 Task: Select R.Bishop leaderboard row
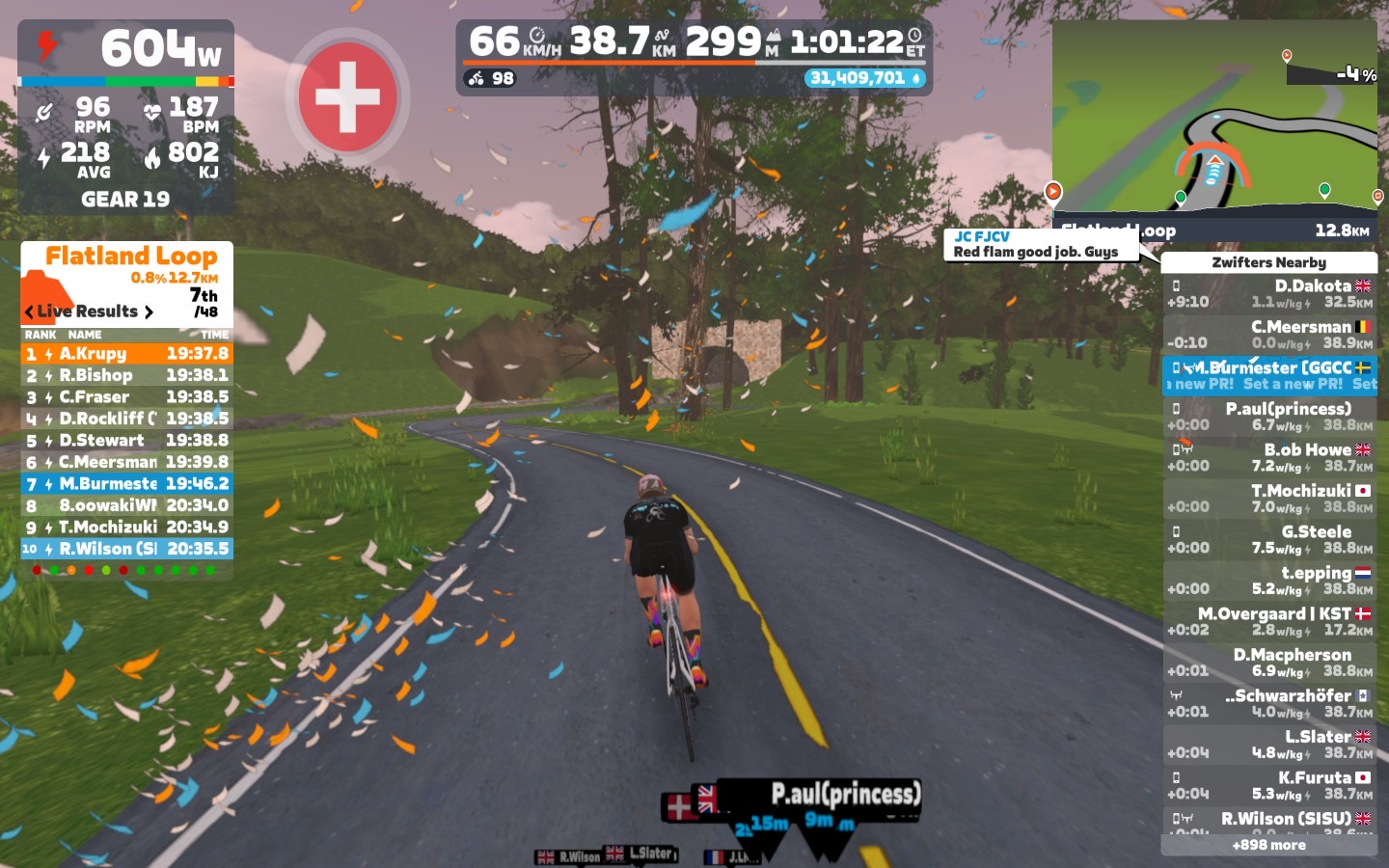coord(126,375)
